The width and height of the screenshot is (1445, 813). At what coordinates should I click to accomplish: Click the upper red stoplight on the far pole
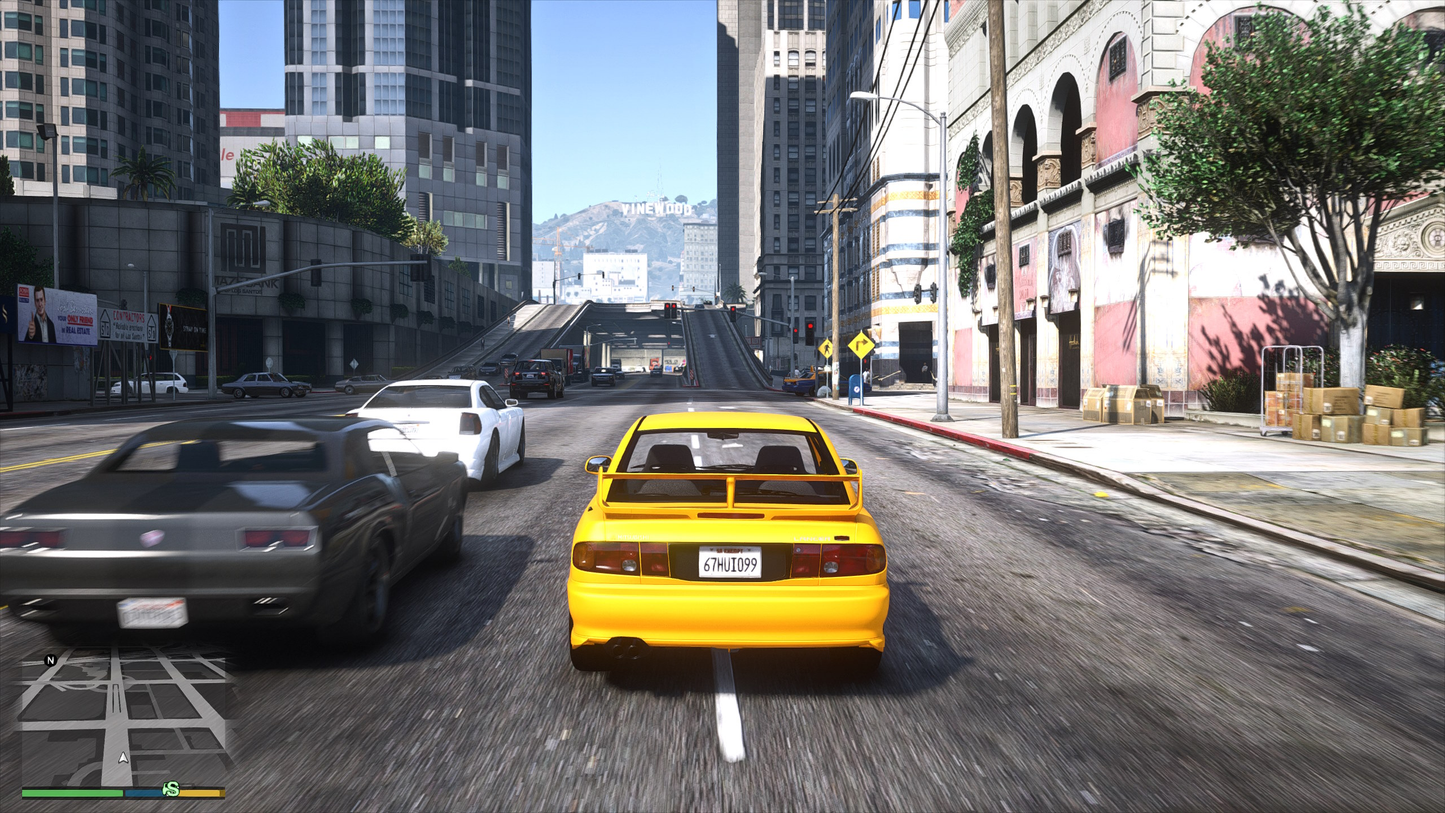[811, 325]
